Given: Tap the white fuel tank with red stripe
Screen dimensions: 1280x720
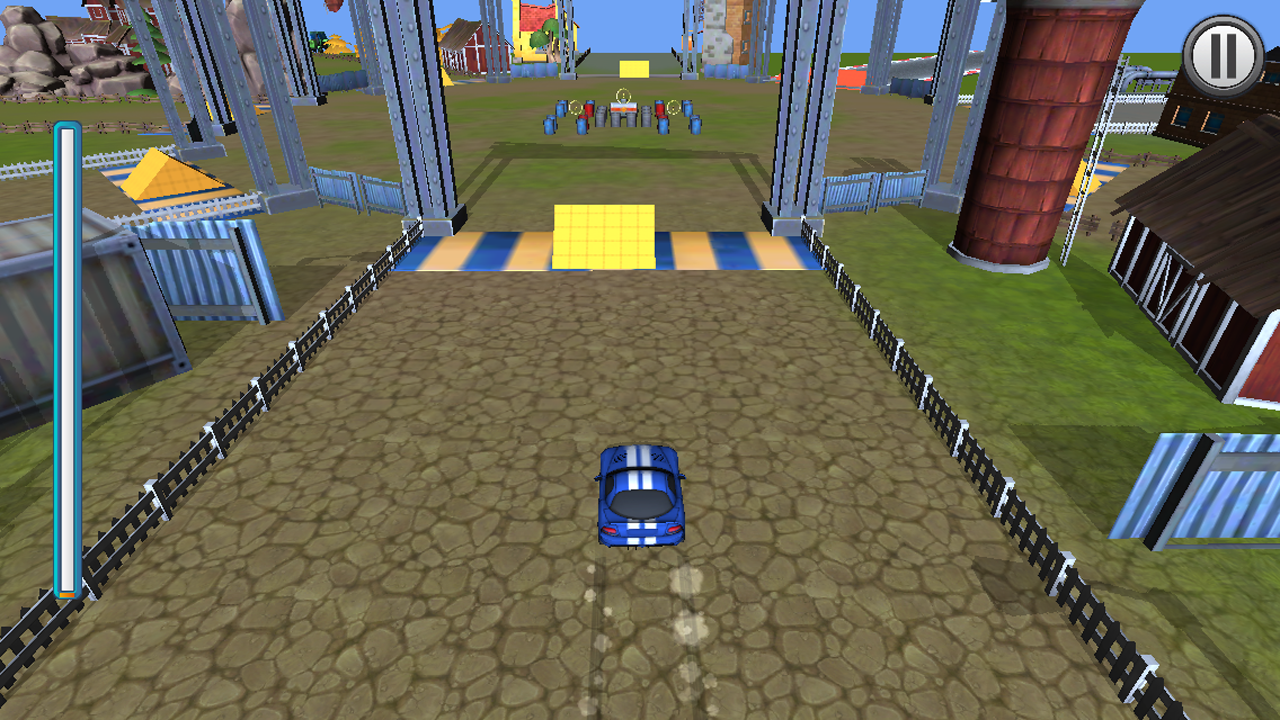Looking at the screenshot, I should pos(624,108).
